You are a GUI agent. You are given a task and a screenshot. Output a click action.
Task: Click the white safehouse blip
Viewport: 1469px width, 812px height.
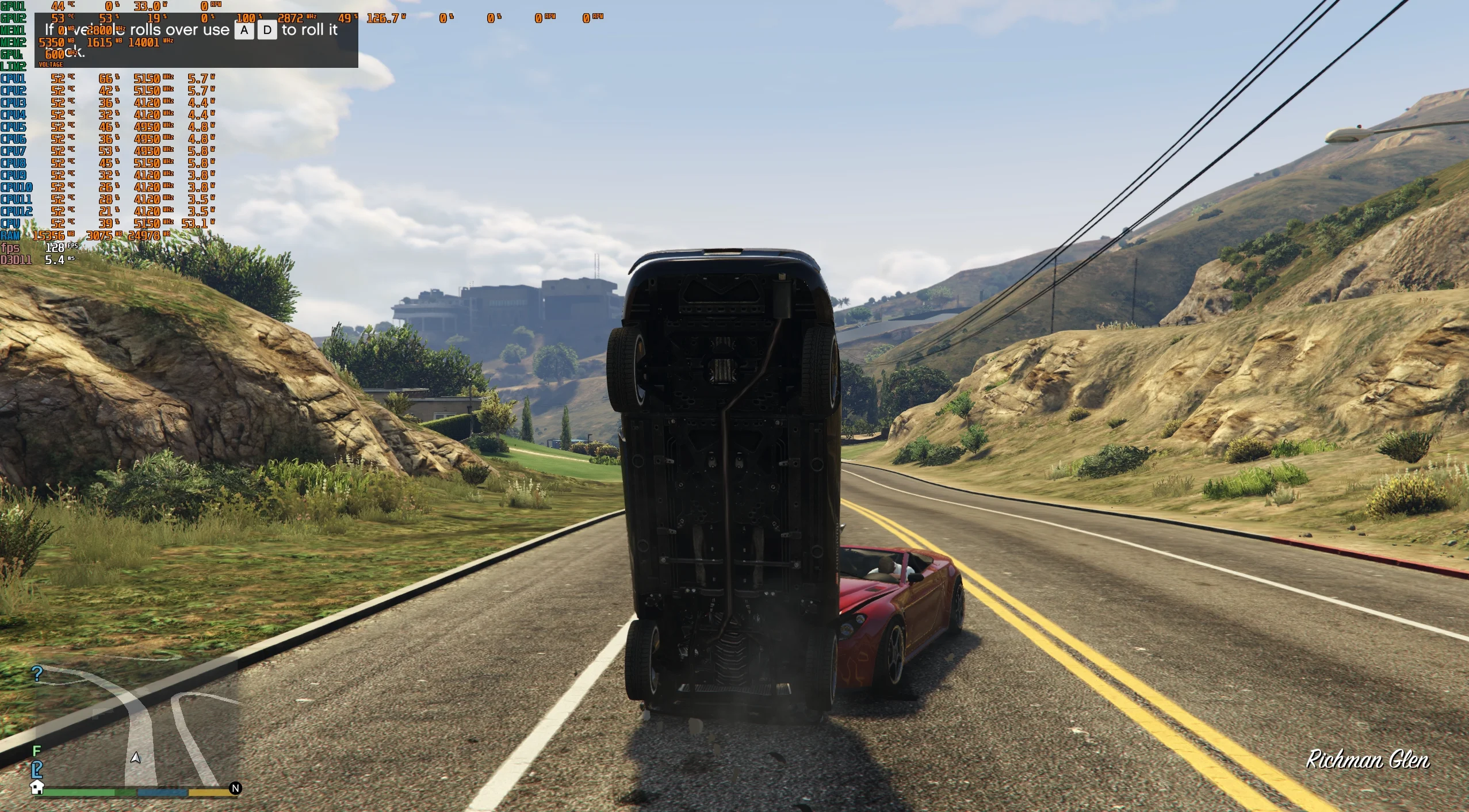pyautogui.click(x=37, y=787)
